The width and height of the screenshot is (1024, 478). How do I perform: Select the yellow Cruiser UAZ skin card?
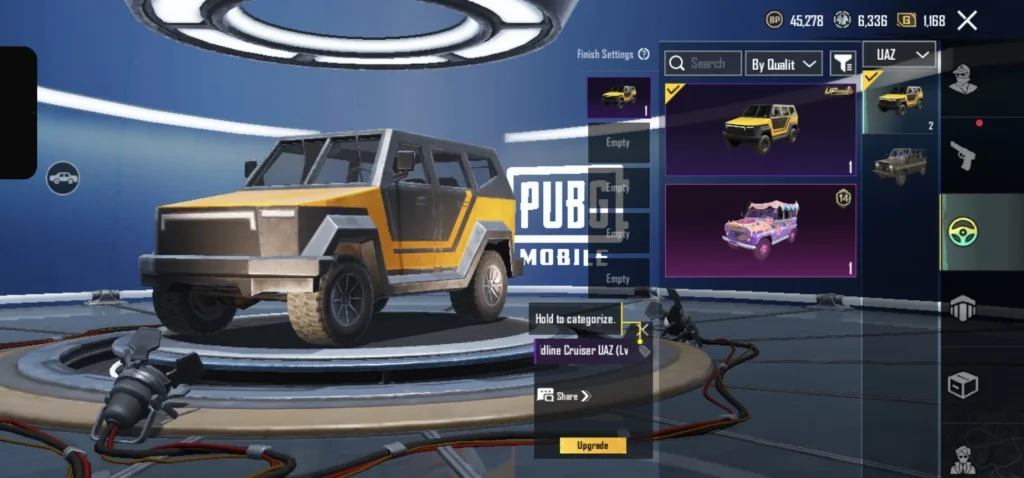(760, 128)
